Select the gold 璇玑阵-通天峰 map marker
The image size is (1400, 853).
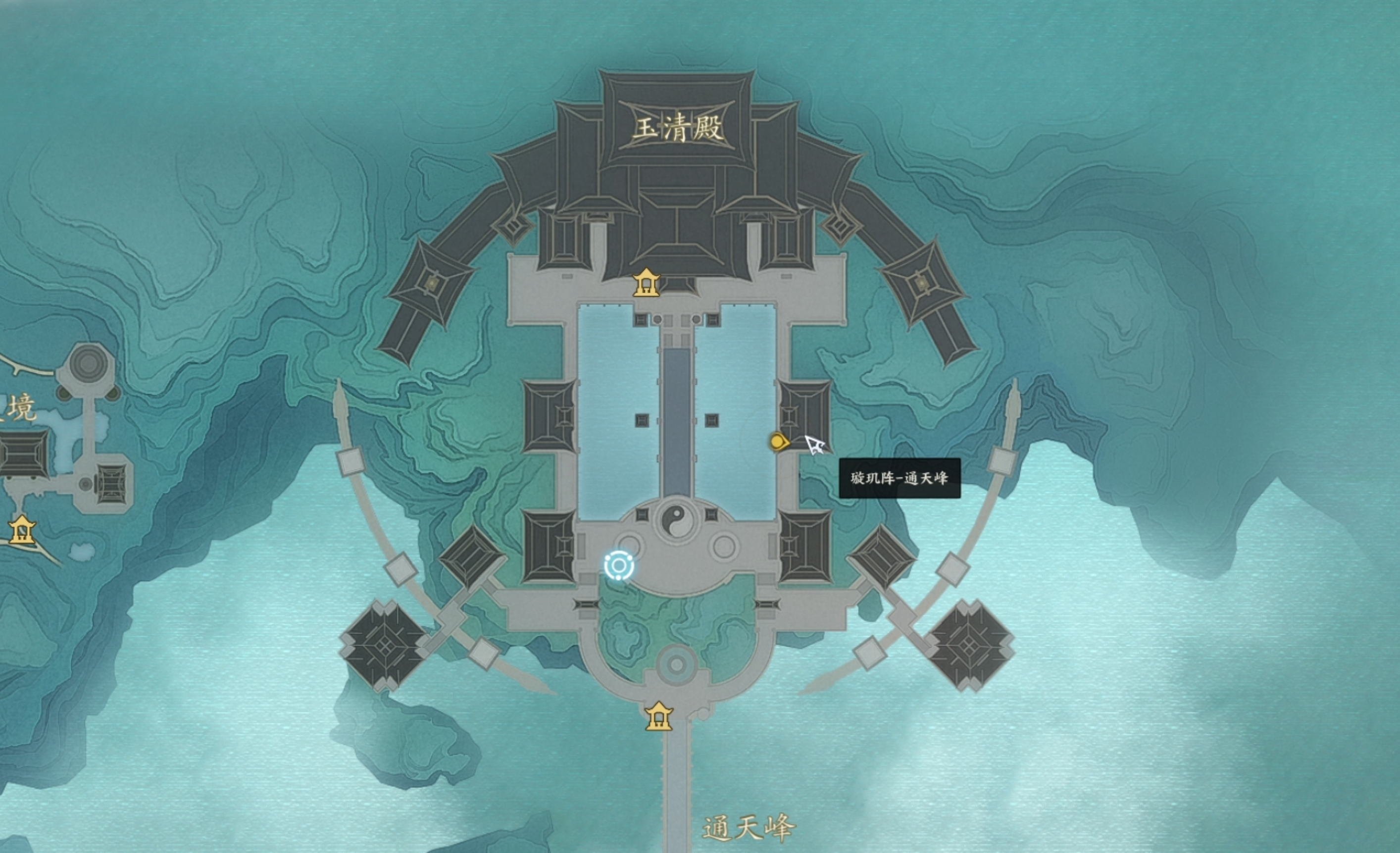point(778,442)
